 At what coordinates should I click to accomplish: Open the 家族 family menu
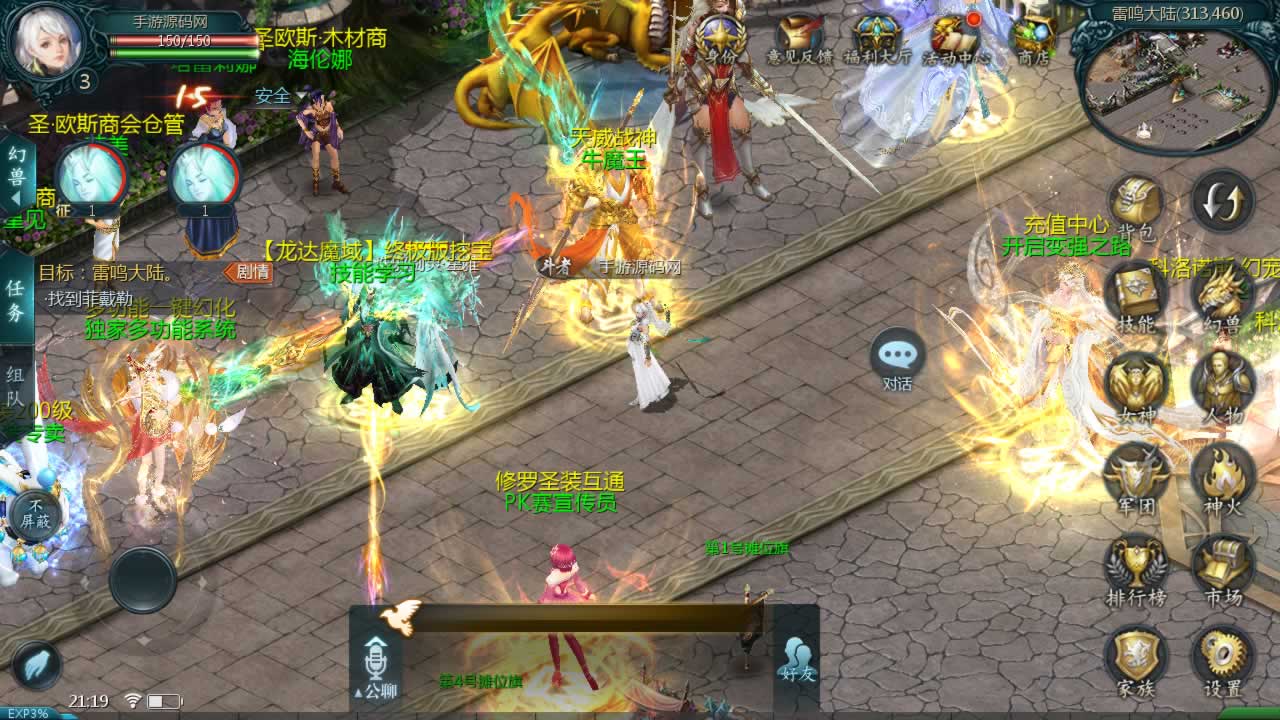[x=1136, y=658]
